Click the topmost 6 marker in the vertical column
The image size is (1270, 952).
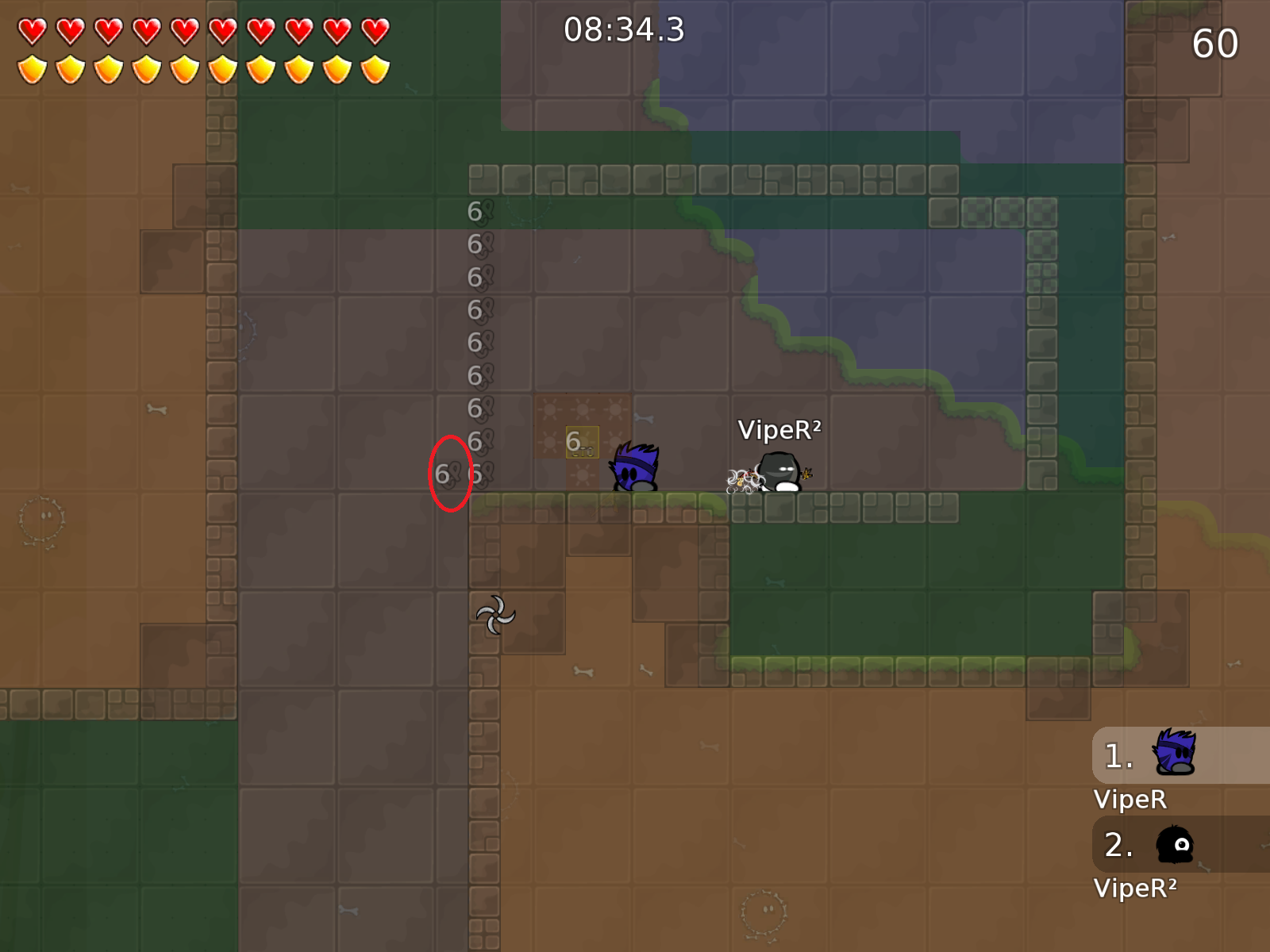pyautogui.click(x=474, y=212)
